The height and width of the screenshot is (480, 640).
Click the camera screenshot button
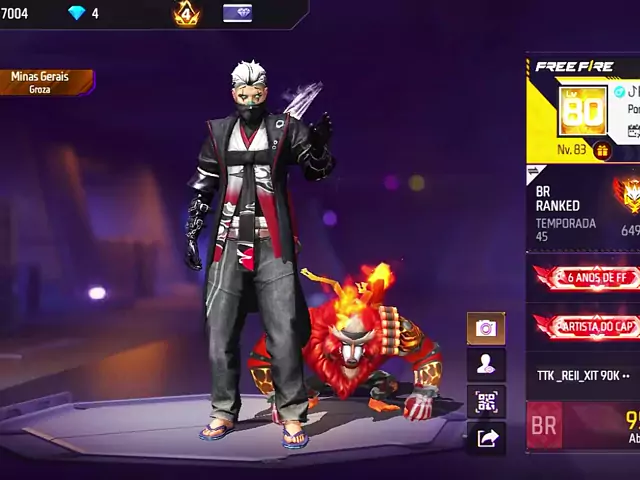pyautogui.click(x=486, y=328)
